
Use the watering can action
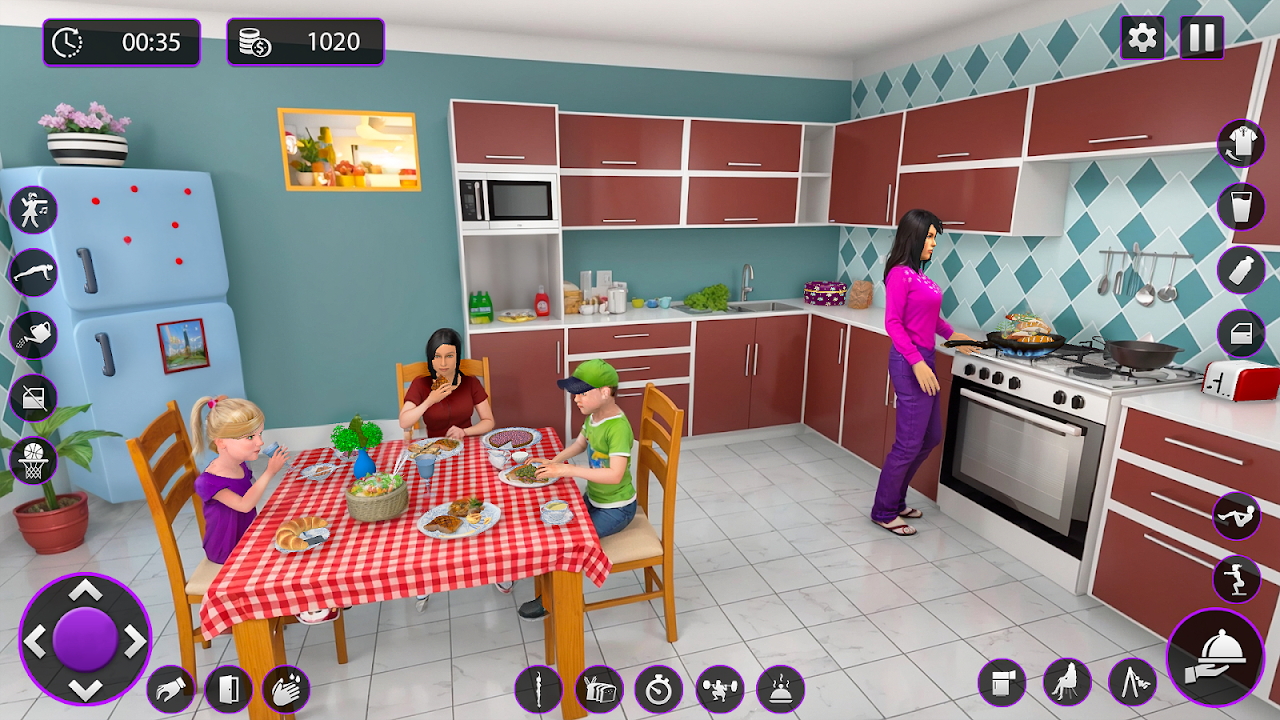(x=34, y=335)
